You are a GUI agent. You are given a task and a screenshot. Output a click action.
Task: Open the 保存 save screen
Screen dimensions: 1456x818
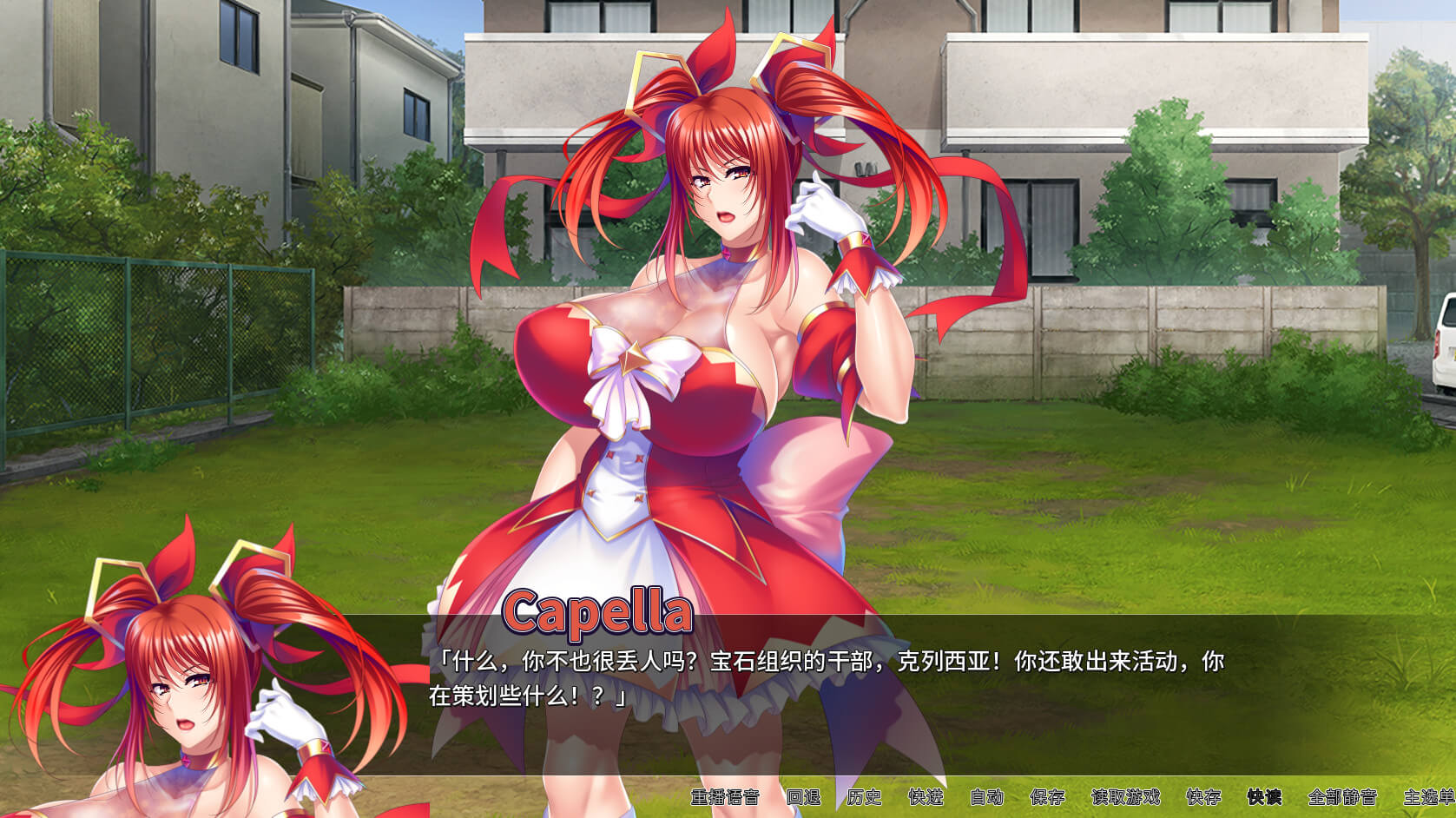1047,797
